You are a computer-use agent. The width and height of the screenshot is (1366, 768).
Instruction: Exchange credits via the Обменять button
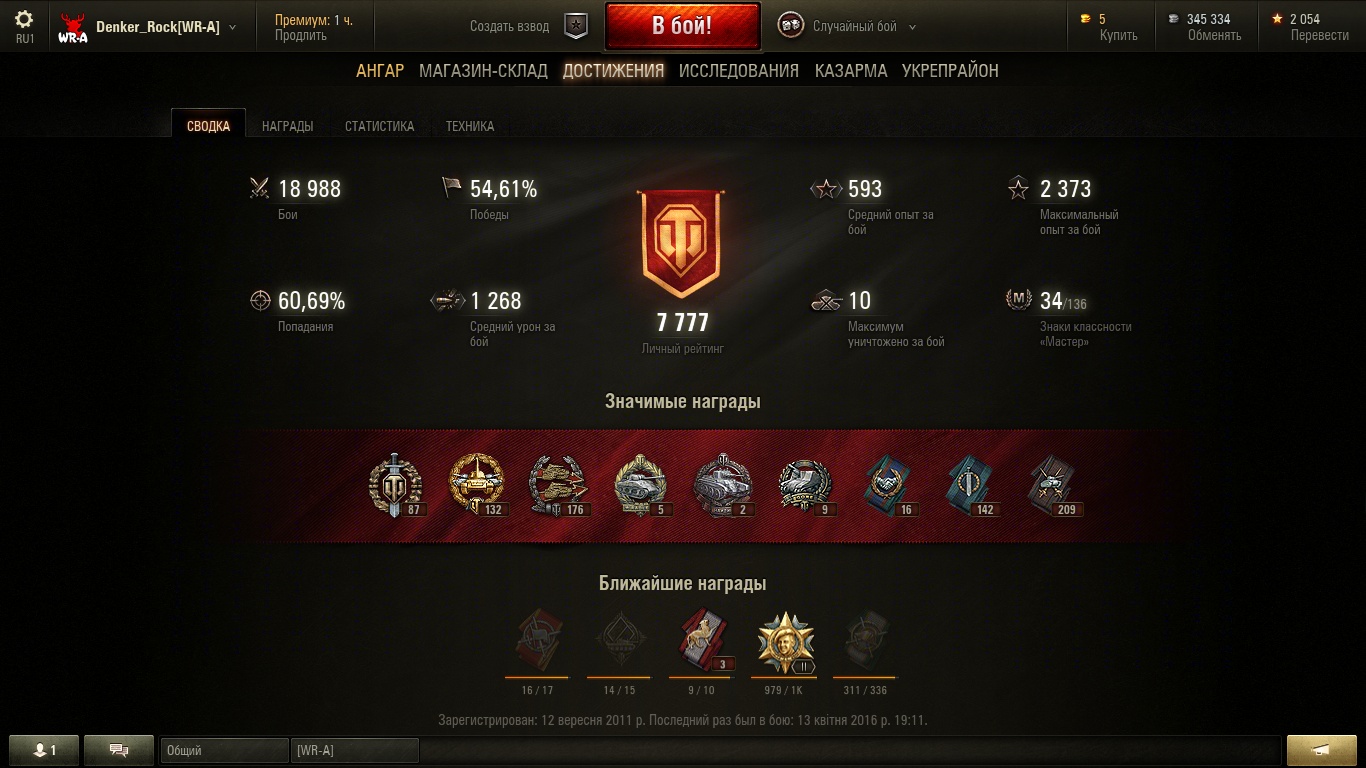(1214, 35)
